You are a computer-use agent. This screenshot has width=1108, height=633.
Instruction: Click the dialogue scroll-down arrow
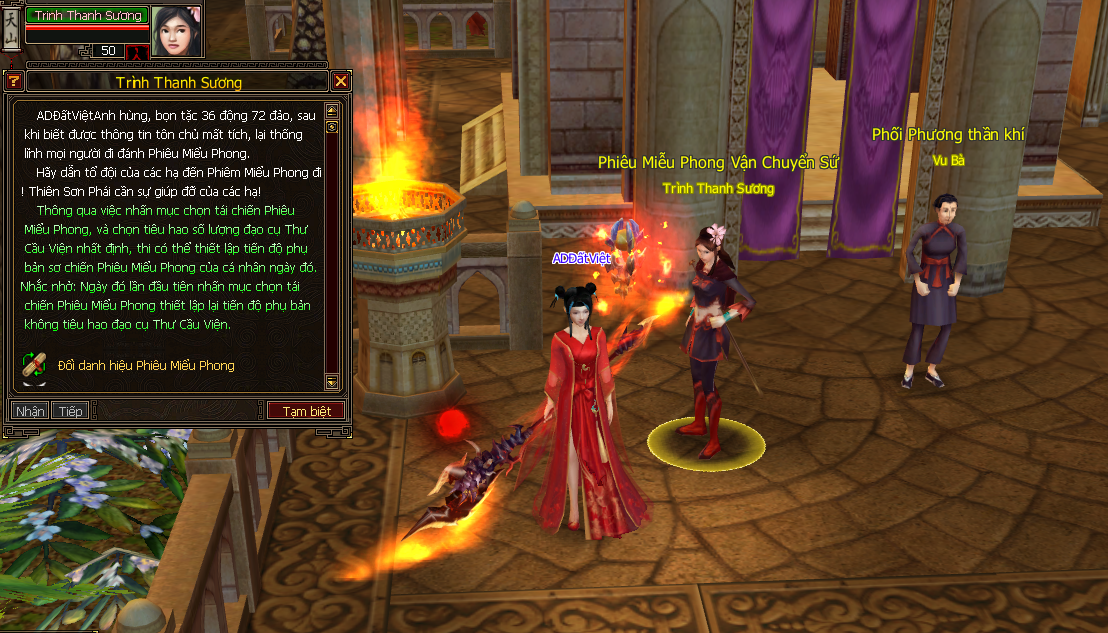coord(332,381)
